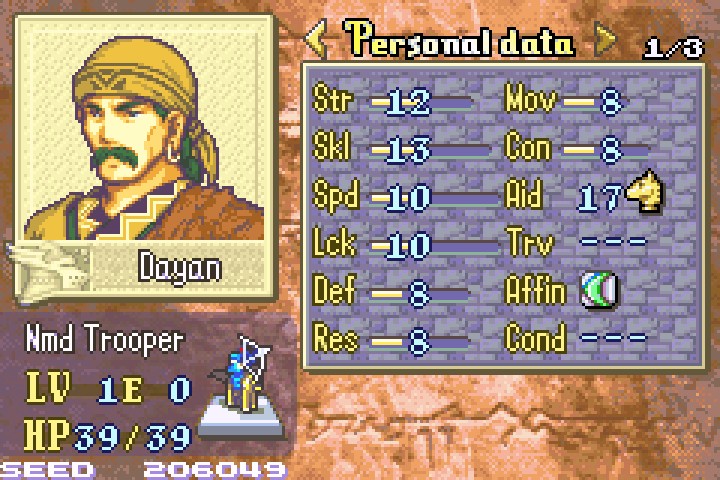Highlight the Str stat row
720x480 pixels.
coord(392,102)
